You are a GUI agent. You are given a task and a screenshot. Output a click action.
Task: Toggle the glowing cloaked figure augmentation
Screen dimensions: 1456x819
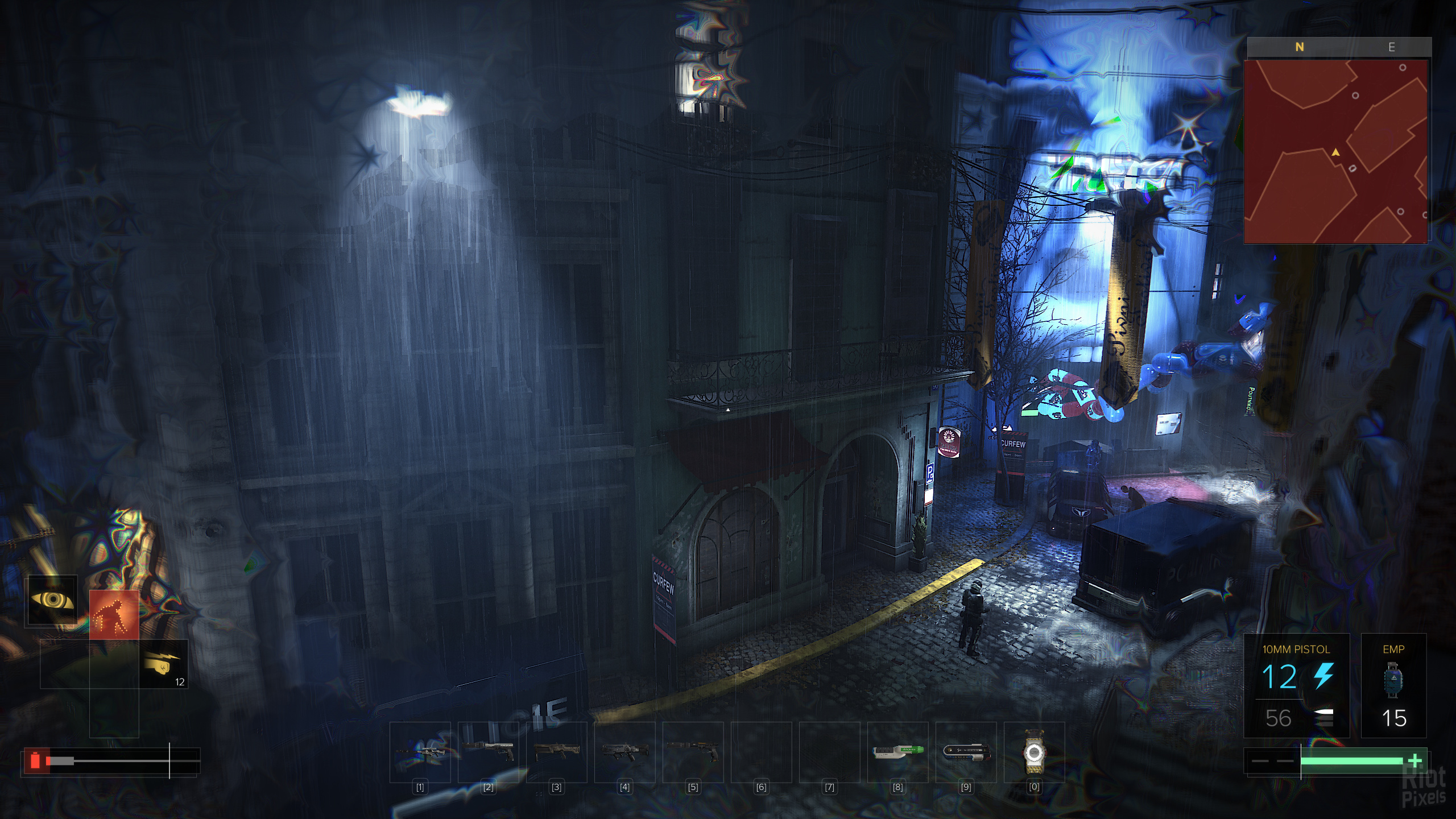(114, 615)
